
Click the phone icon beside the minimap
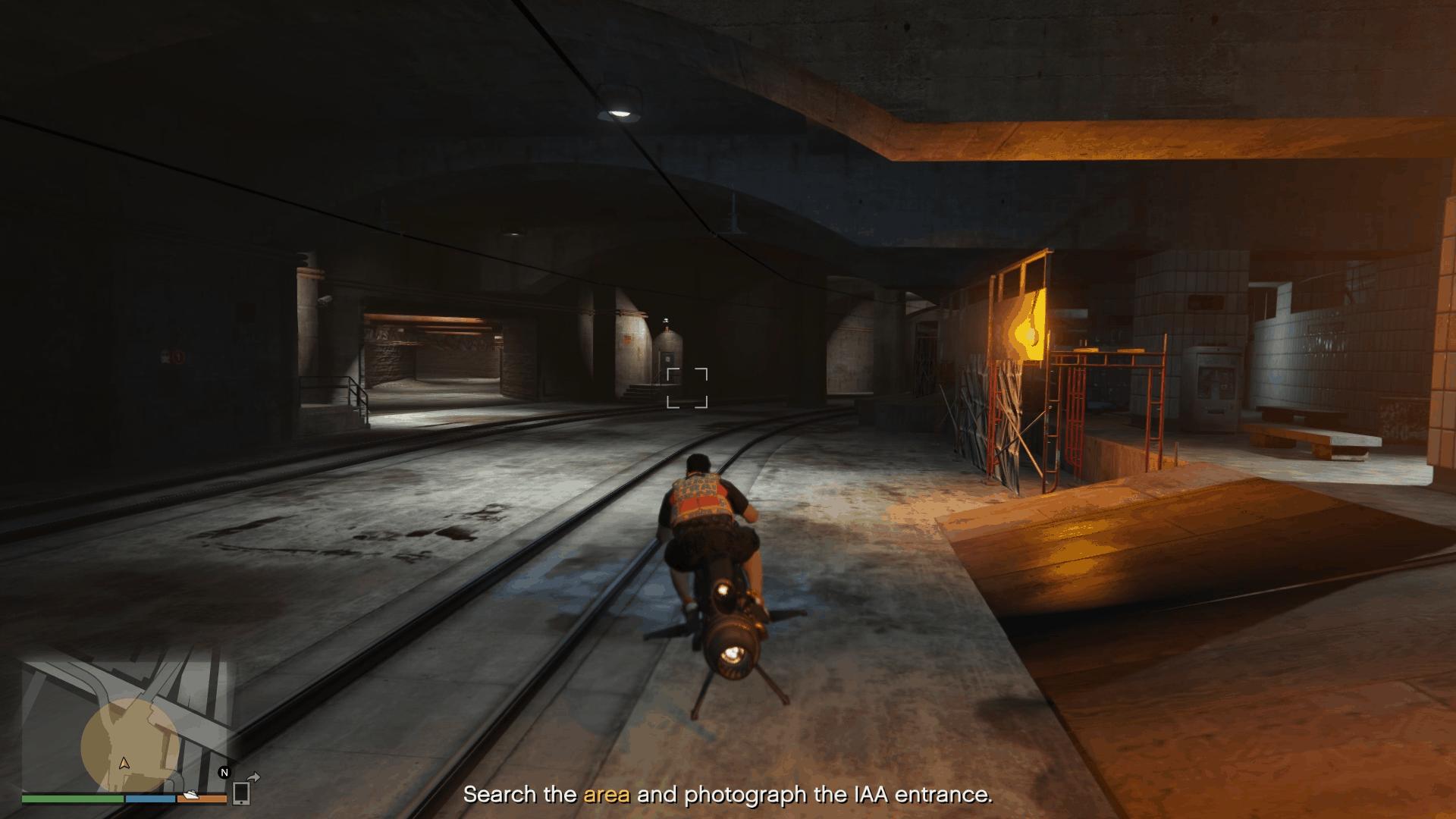click(241, 792)
